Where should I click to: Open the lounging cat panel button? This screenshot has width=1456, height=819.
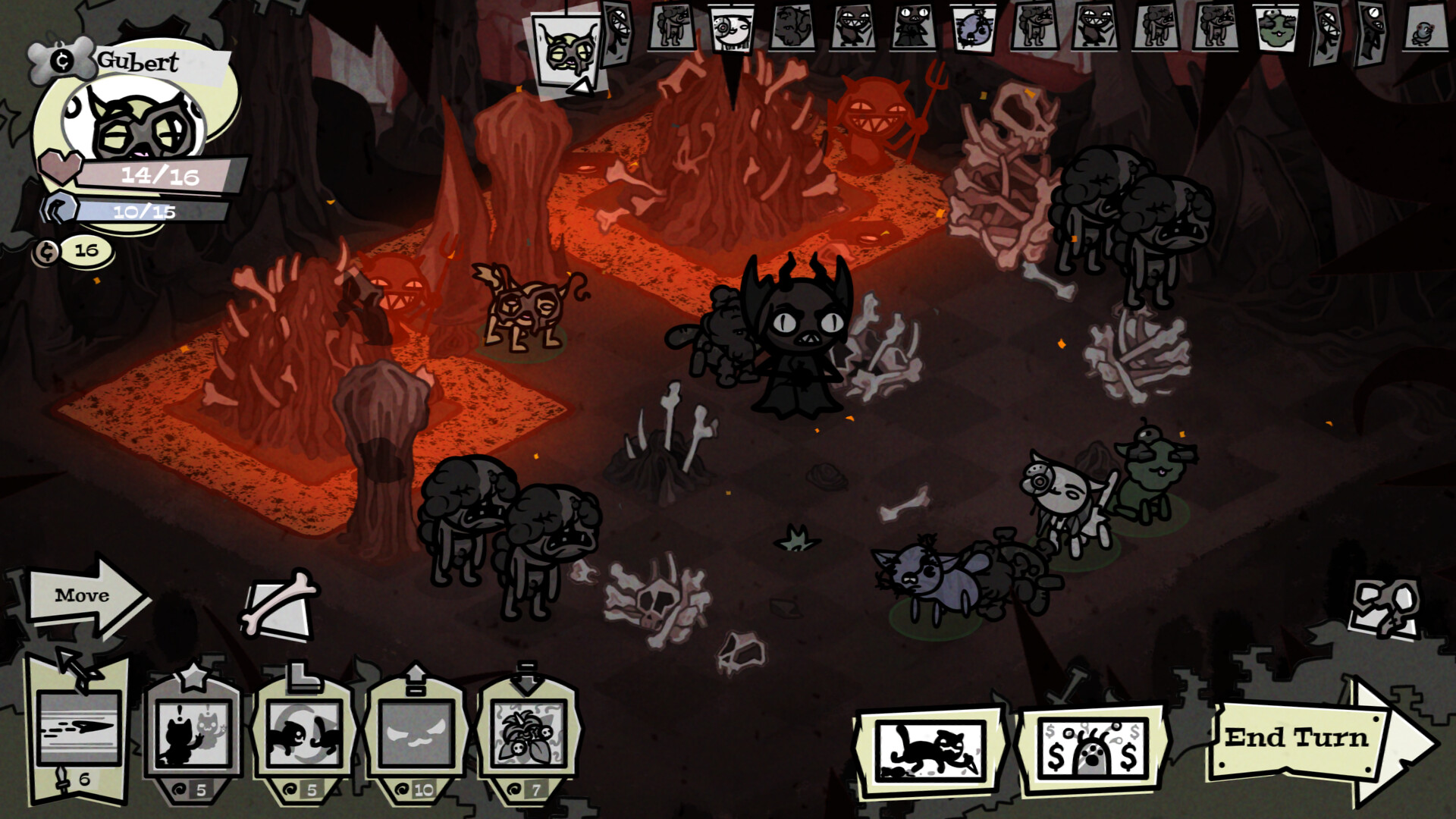pyautogui.click(x=930, y=749)
